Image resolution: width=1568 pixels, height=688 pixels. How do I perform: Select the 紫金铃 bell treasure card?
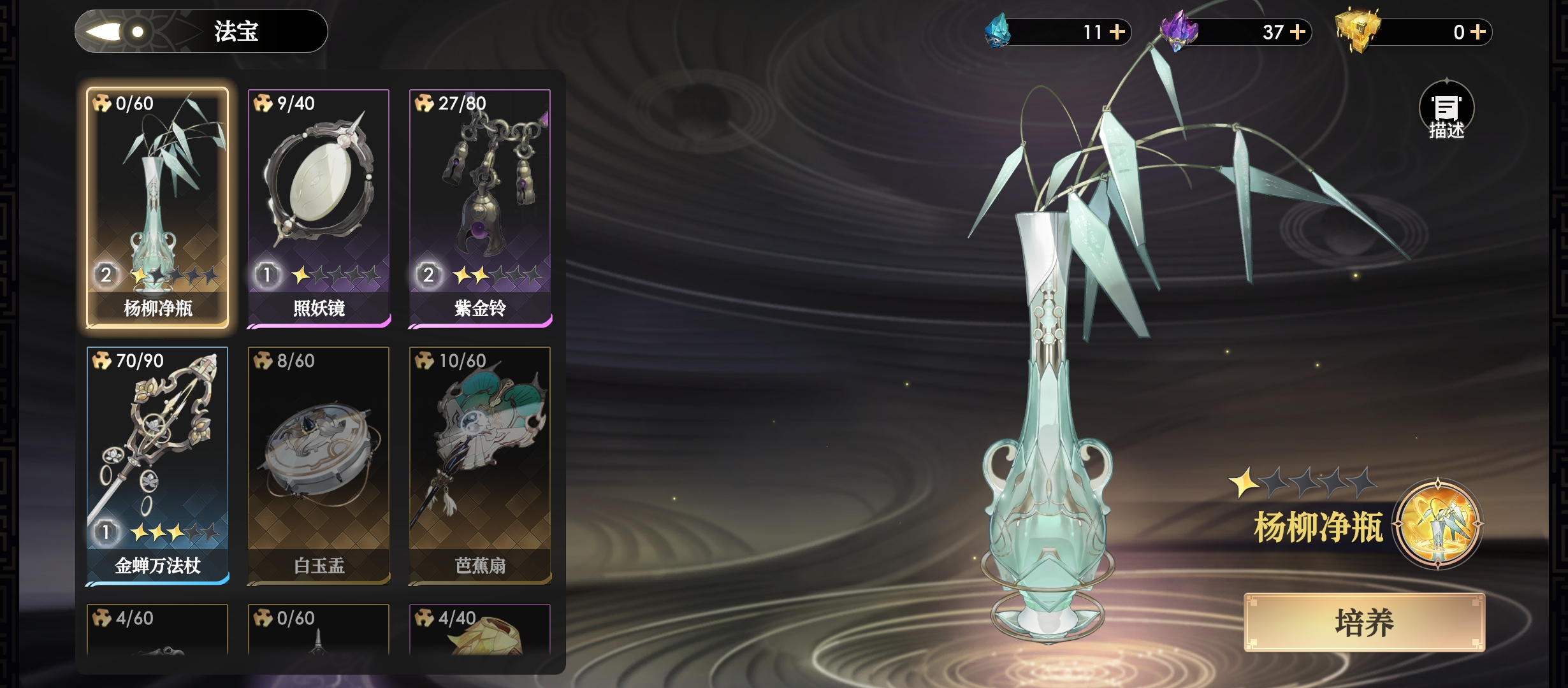pyautogui.click(x=480, y=207)
